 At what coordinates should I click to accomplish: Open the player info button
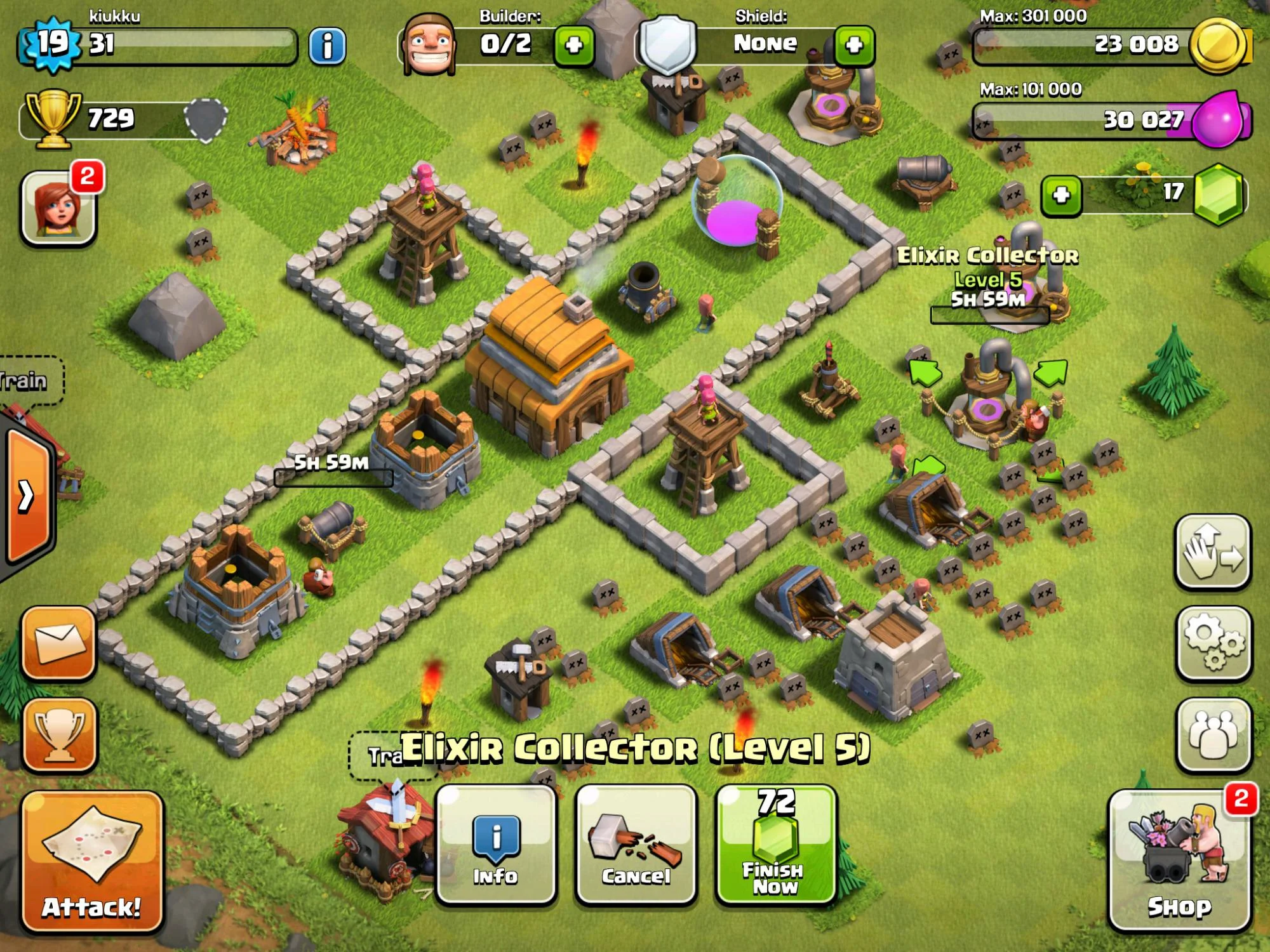328,46
